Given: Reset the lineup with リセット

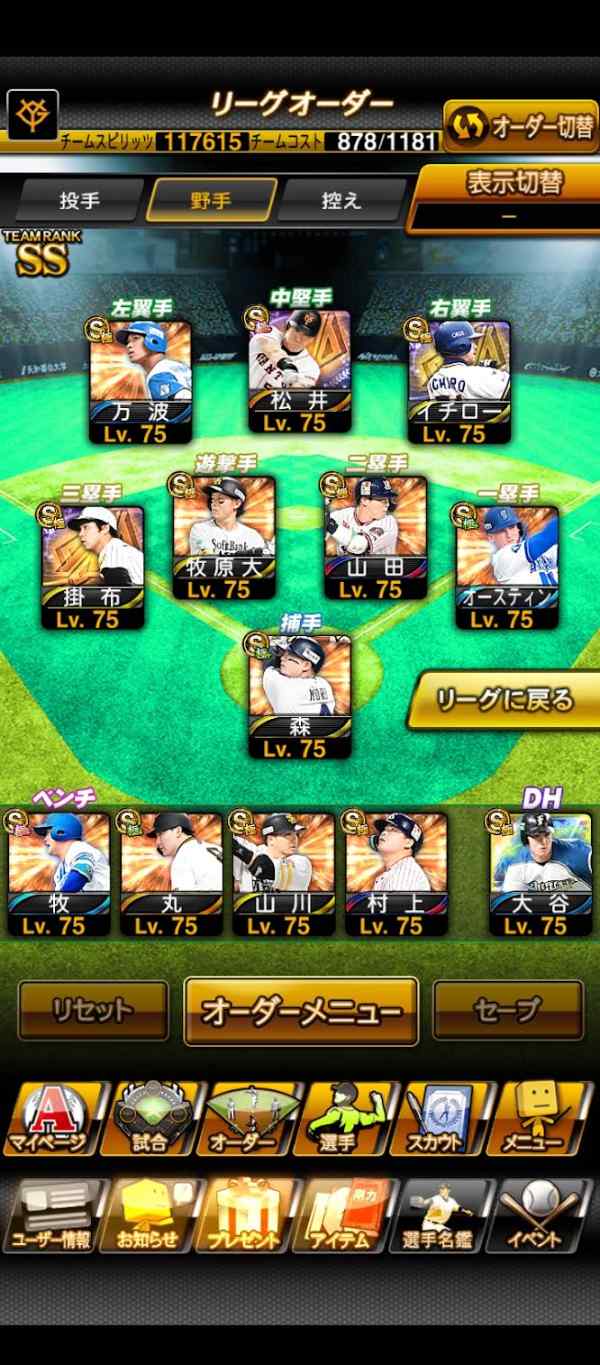Looking at the screenshot, I should (x=93, y=1011).
